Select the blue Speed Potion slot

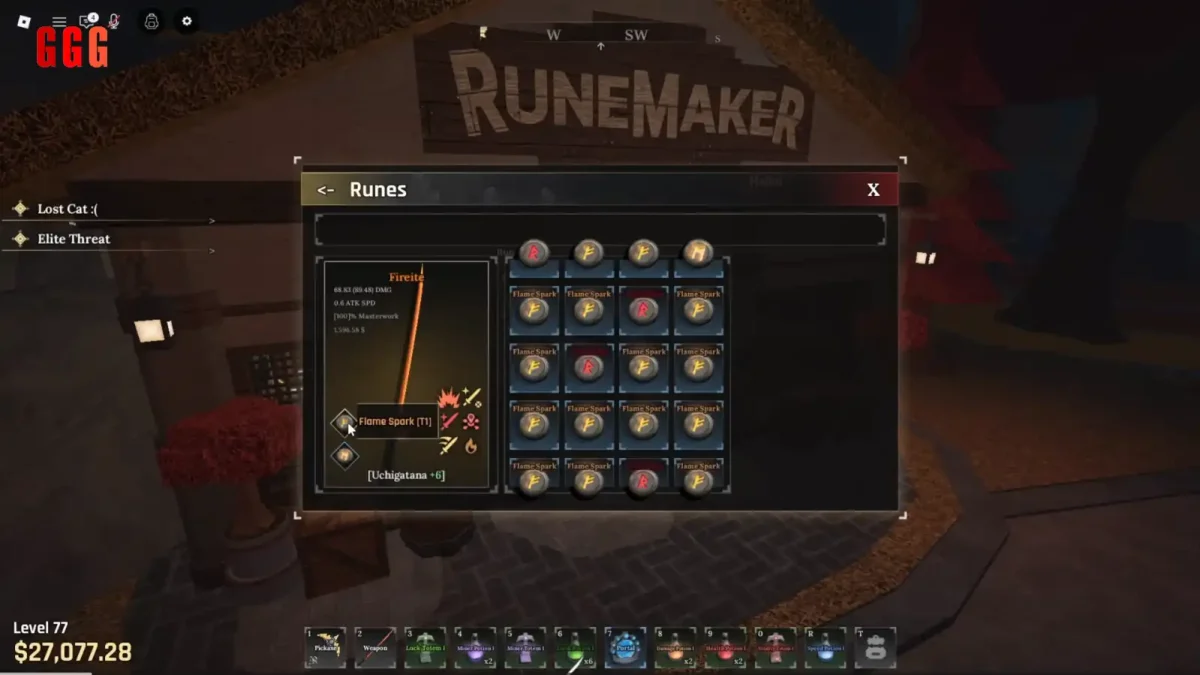point(825,647)
